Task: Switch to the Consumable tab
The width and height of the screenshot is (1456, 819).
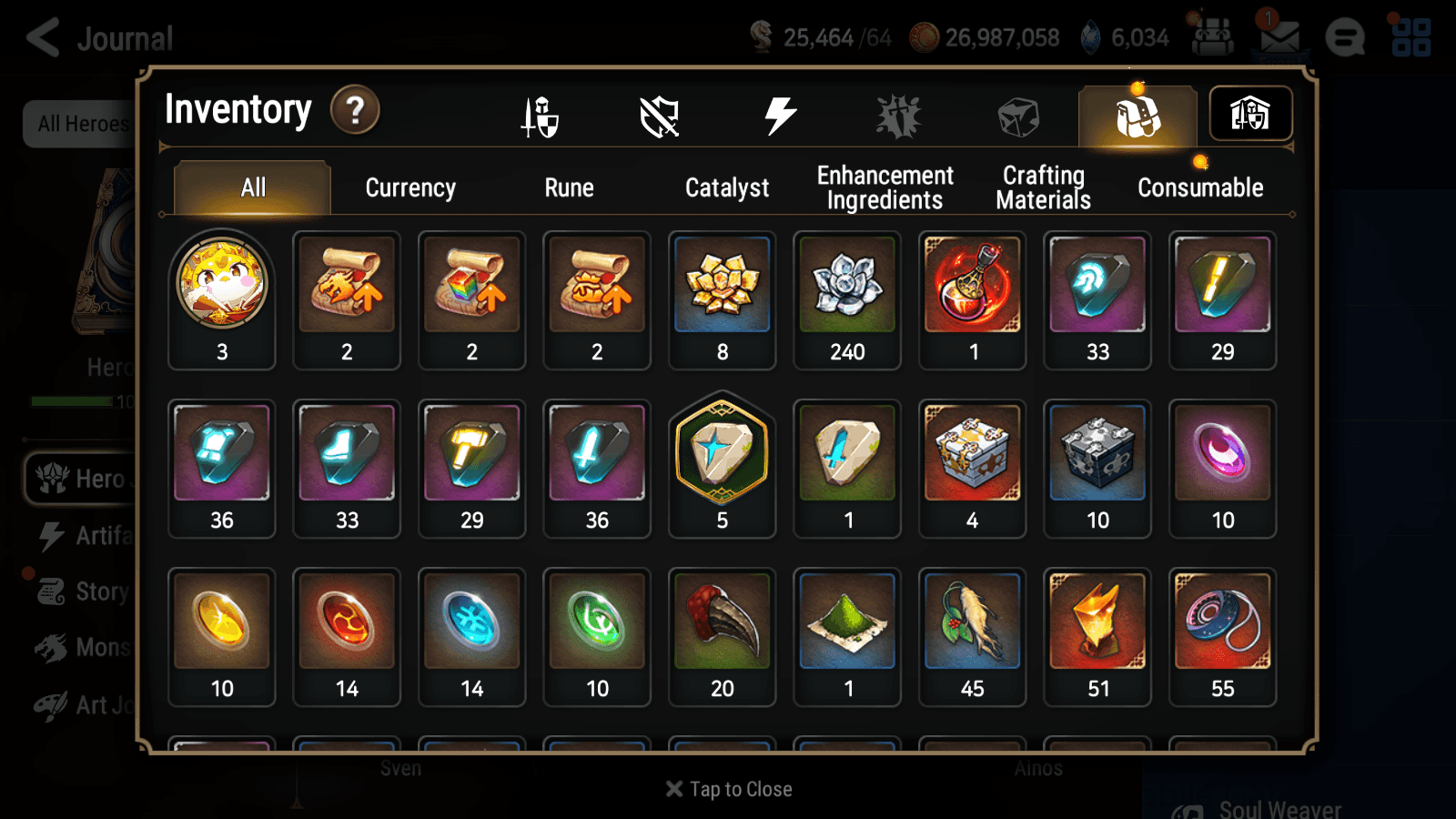Action: point(1200,187)
